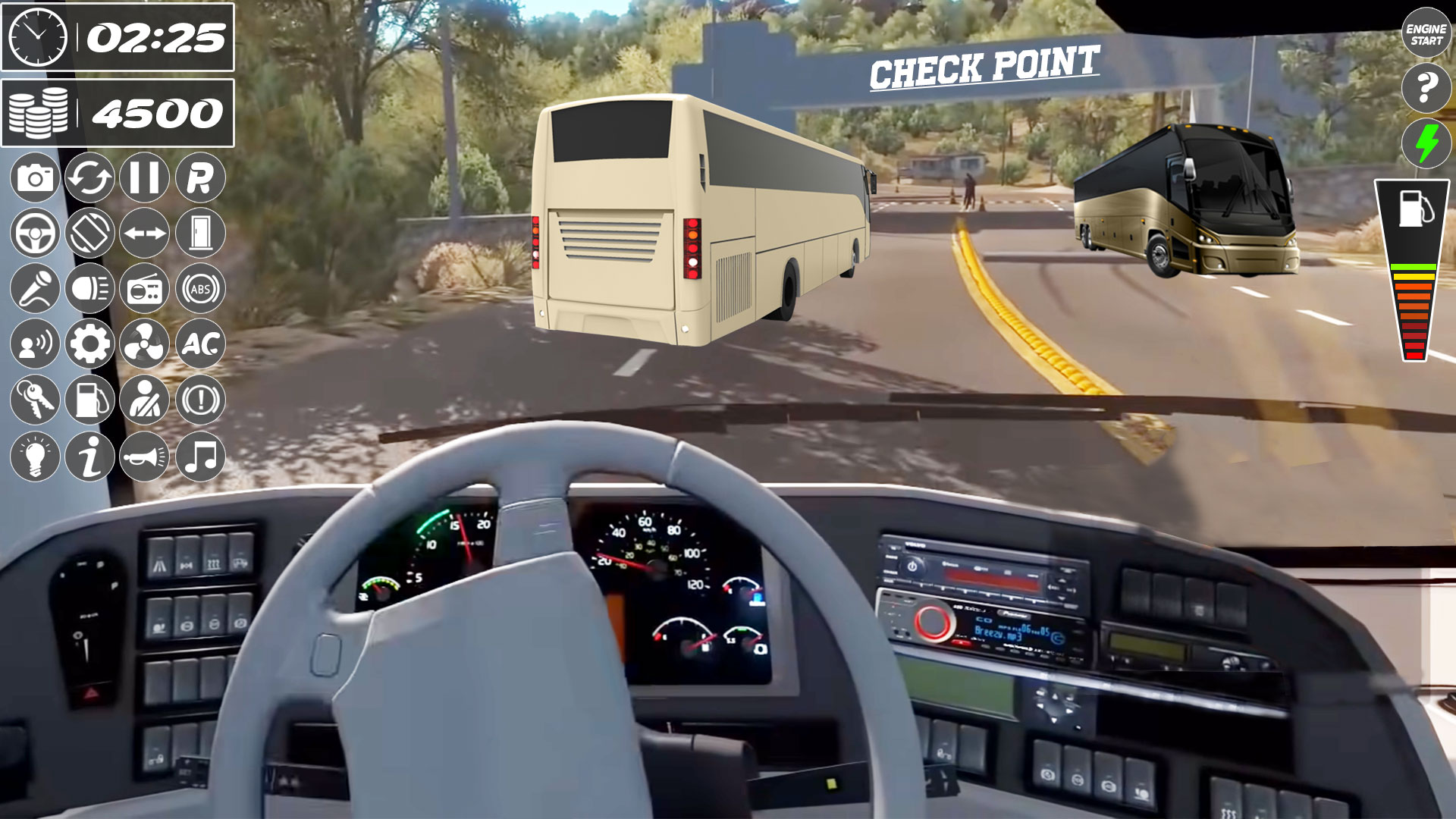Take a screenshot with the camera icon

[x=34, y=177]
